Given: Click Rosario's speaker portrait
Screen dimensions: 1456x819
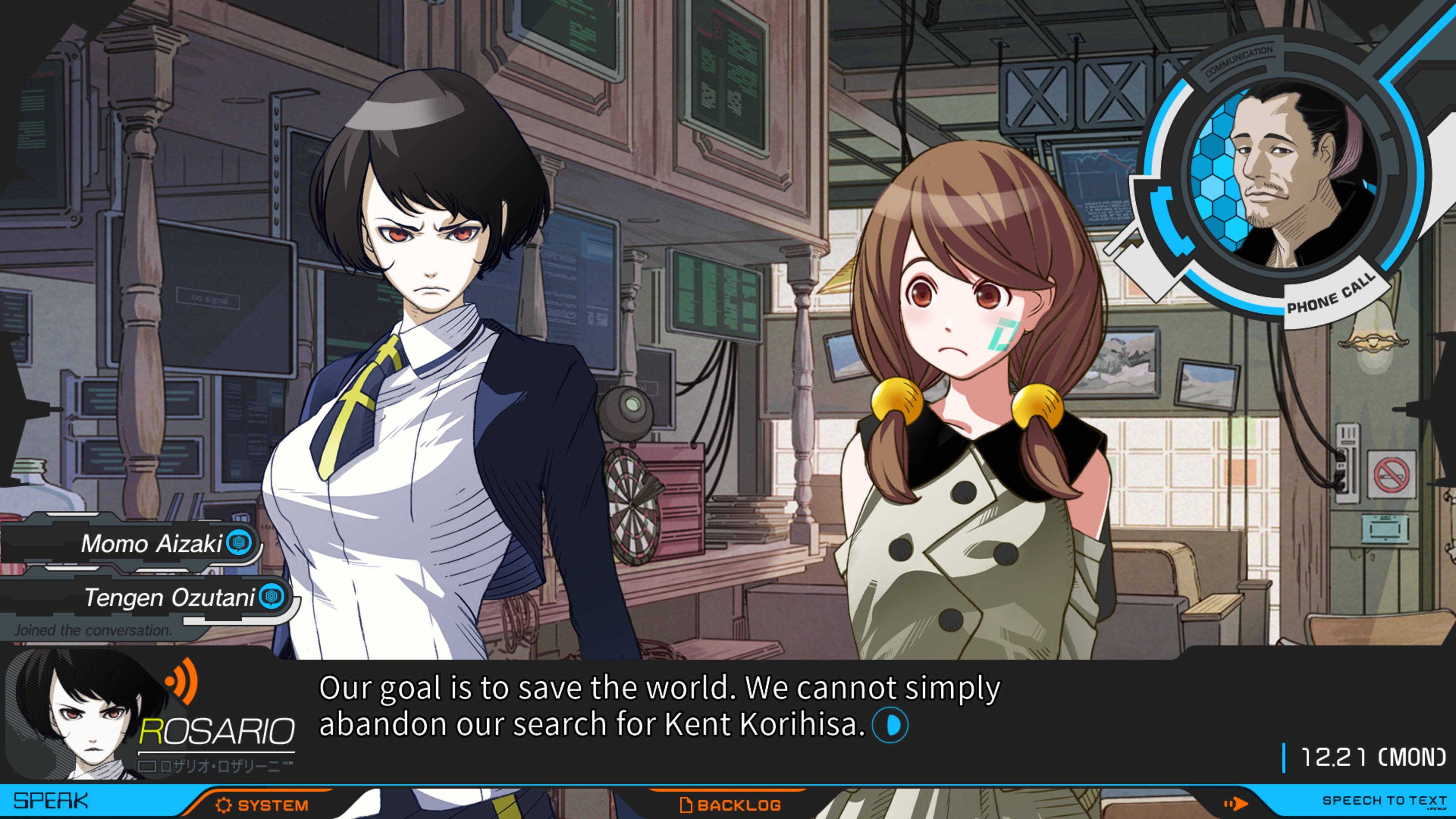Looking at the screenshot, I should coord(85,715).
